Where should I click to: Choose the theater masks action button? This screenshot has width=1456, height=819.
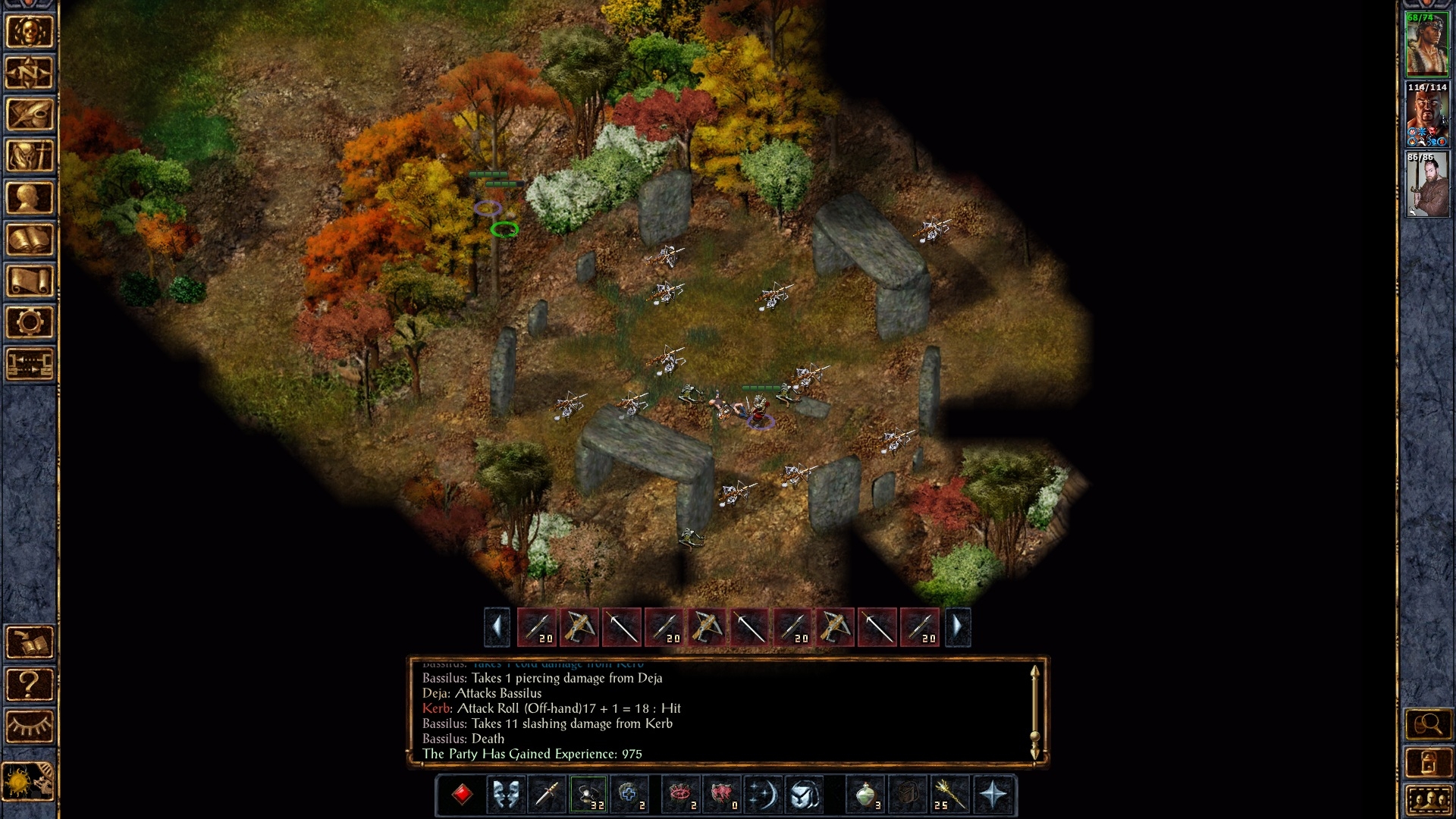click(x=505, y=795)
